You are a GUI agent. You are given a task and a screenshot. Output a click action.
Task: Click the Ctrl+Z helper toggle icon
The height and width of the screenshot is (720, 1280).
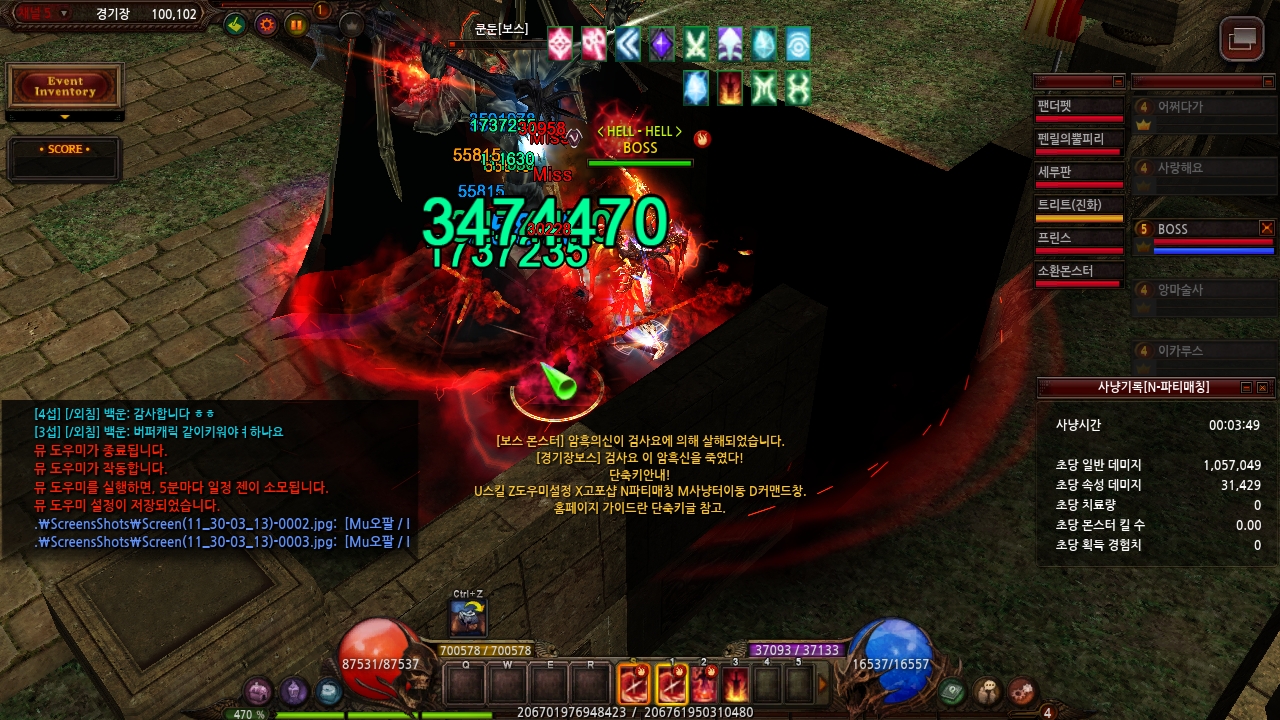[468, 618]
